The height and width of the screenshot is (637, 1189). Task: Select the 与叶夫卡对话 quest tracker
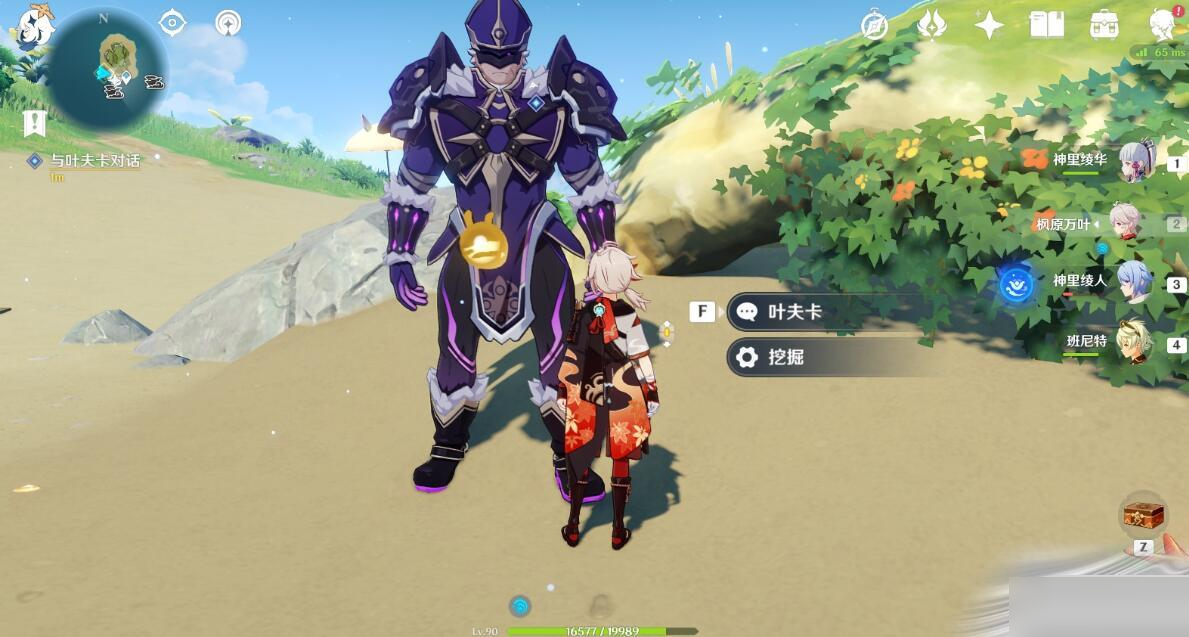point(95,160)
